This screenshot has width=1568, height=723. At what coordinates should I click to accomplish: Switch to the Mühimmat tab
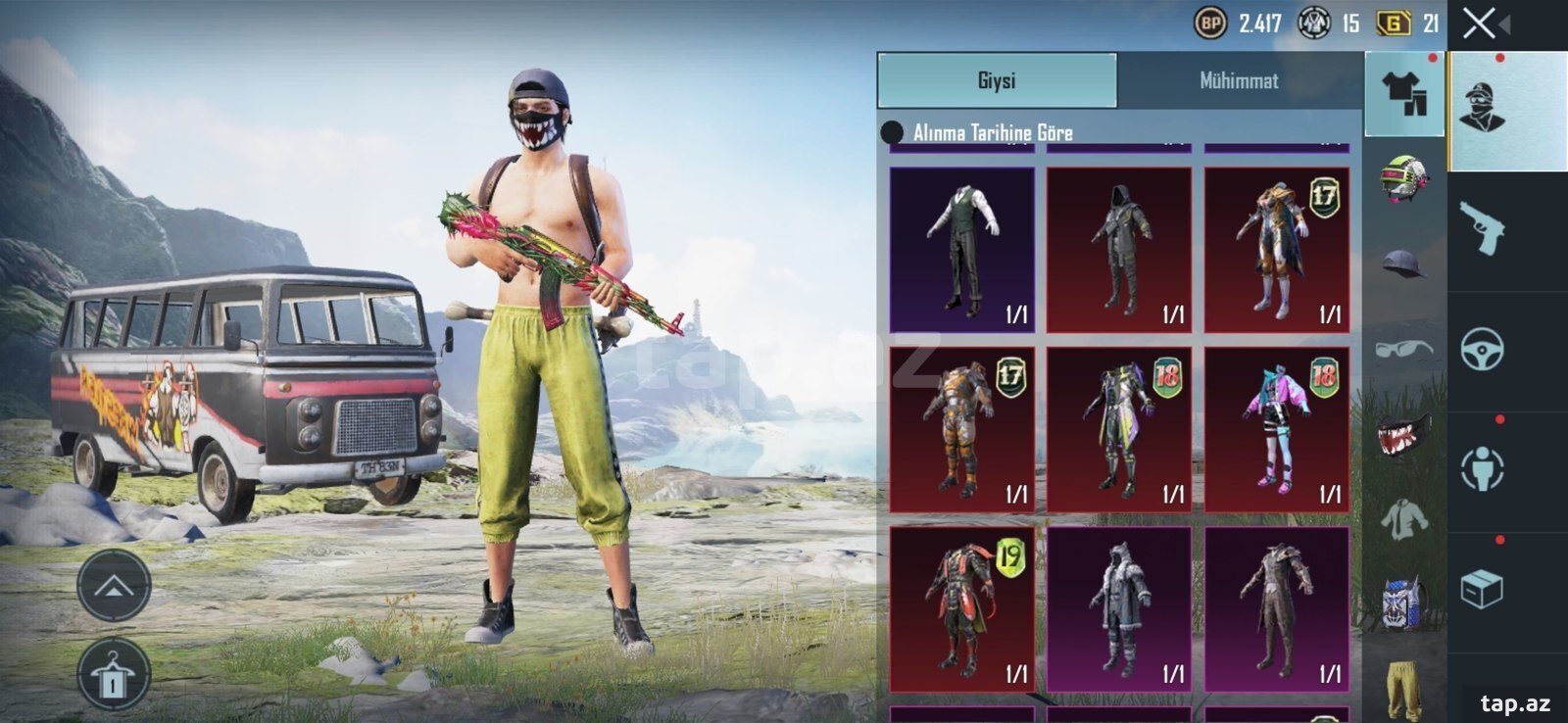[x=1238, y=81]
